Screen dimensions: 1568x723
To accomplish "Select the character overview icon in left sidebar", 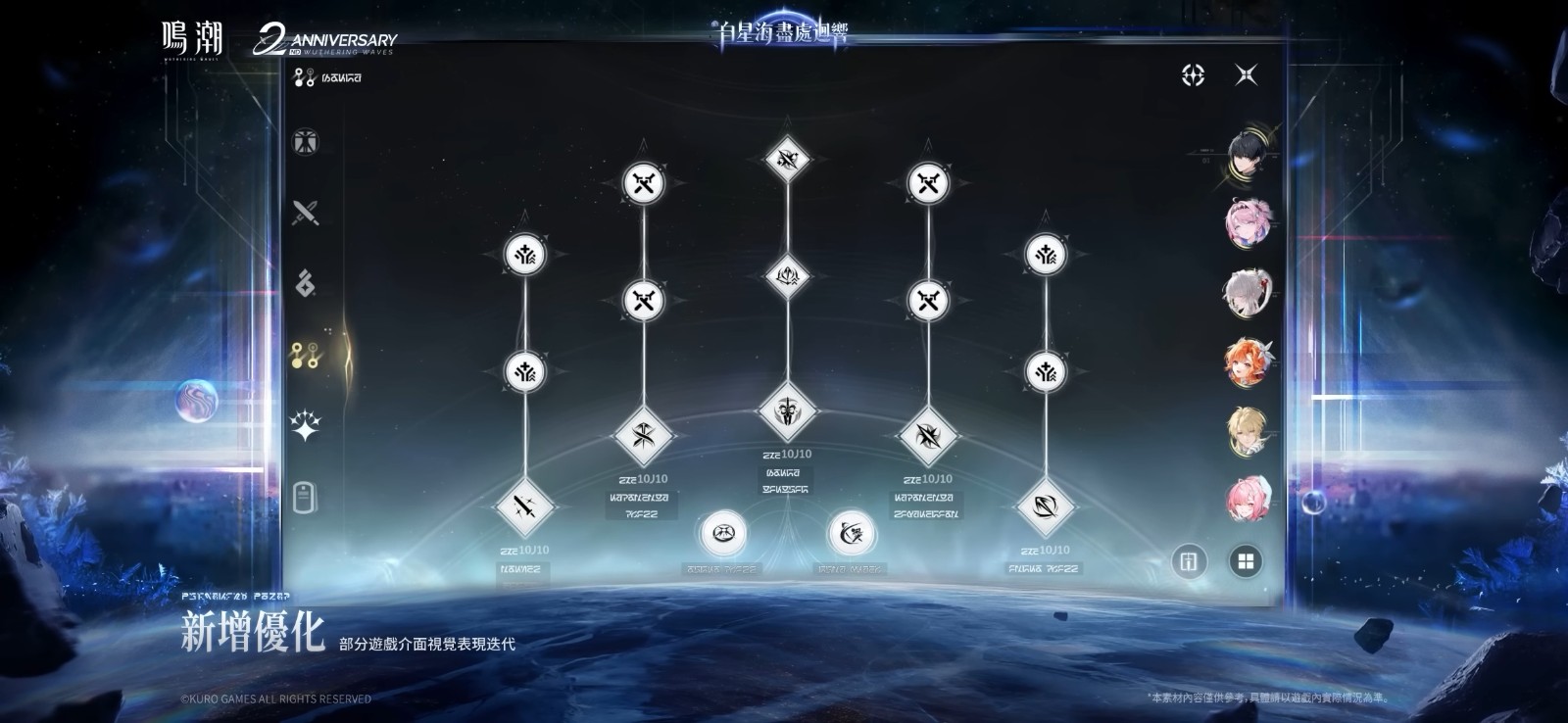I will [305, 142].
